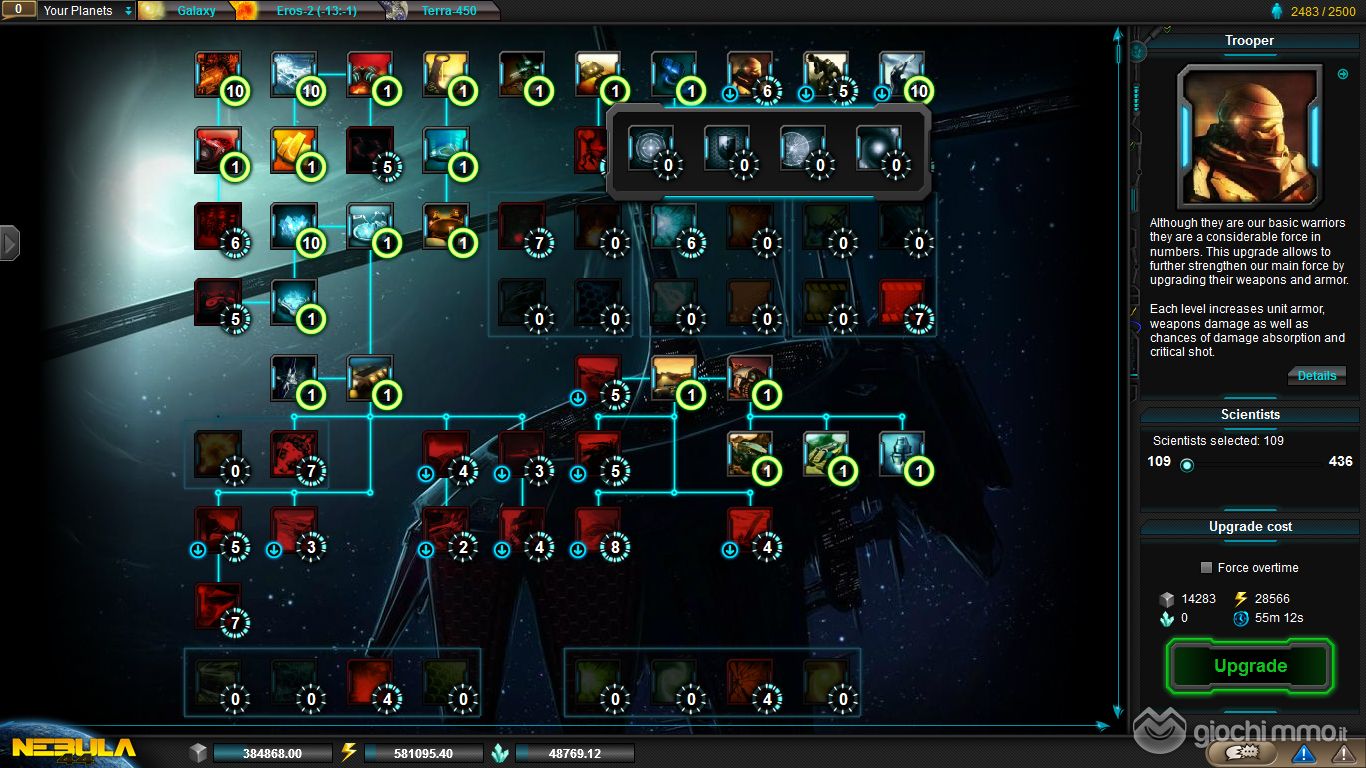
Task: Select the level 8 research node
Action: point(598,530)
